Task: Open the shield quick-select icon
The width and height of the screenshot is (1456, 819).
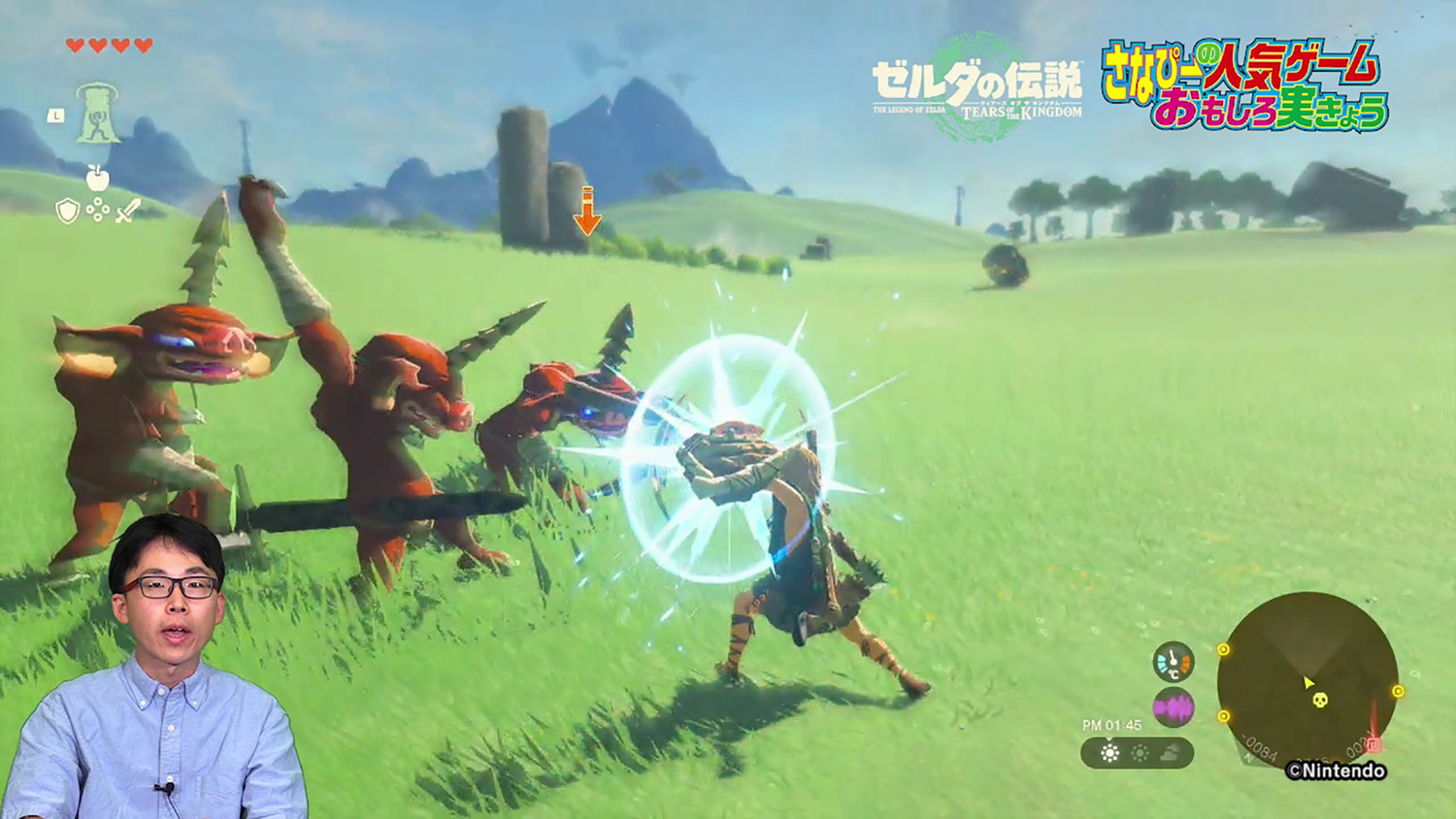Action: pos(67,211)
